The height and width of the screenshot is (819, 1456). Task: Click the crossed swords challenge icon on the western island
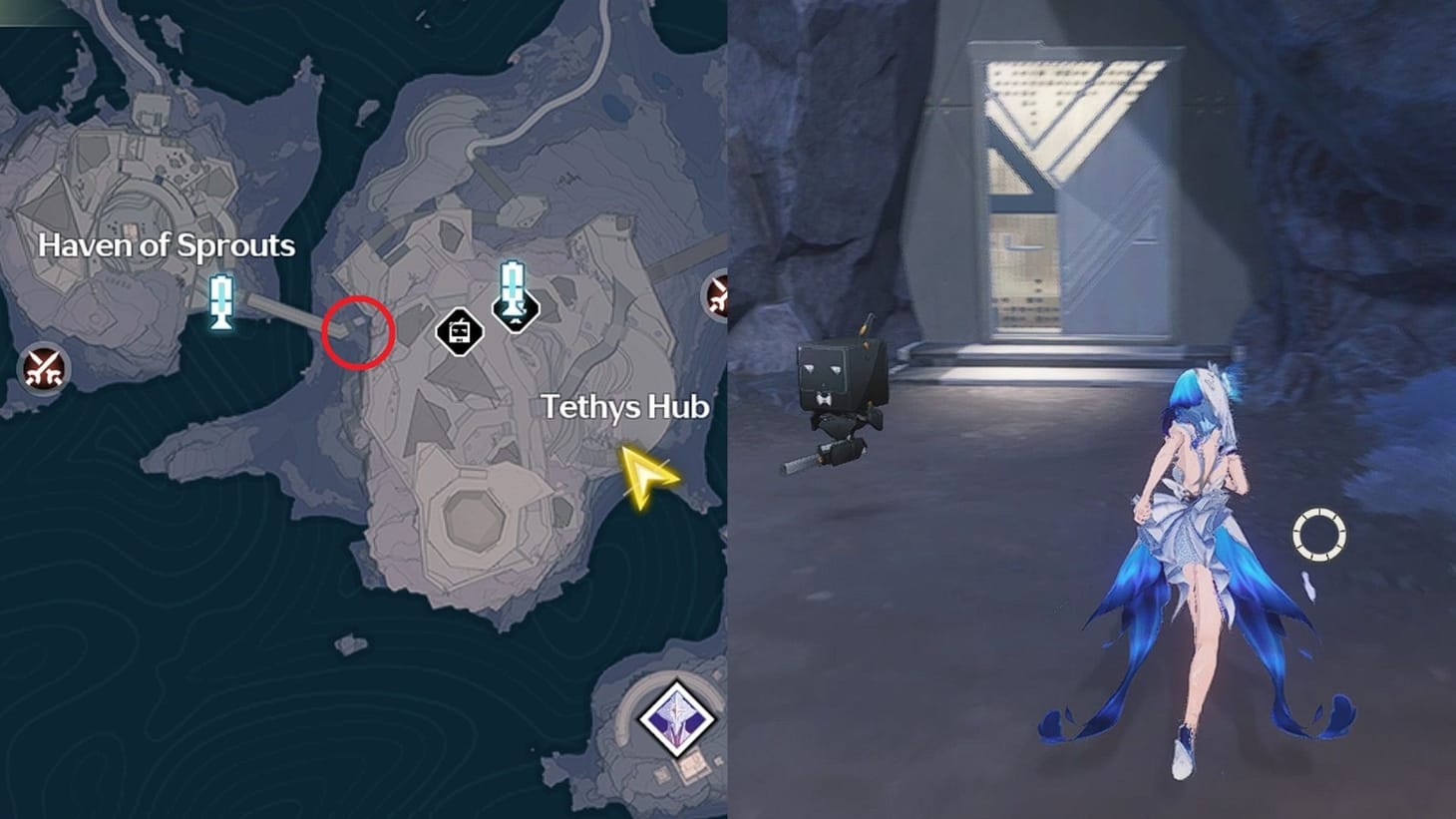click(42, 368)
